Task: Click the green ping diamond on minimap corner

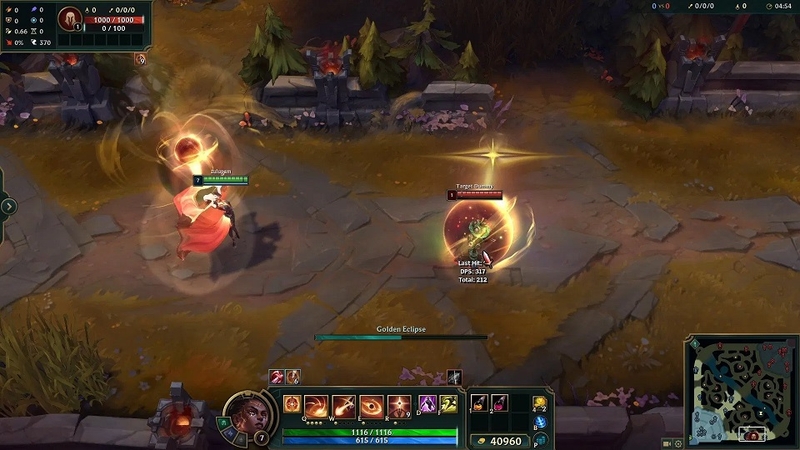Action: [692, 344]
